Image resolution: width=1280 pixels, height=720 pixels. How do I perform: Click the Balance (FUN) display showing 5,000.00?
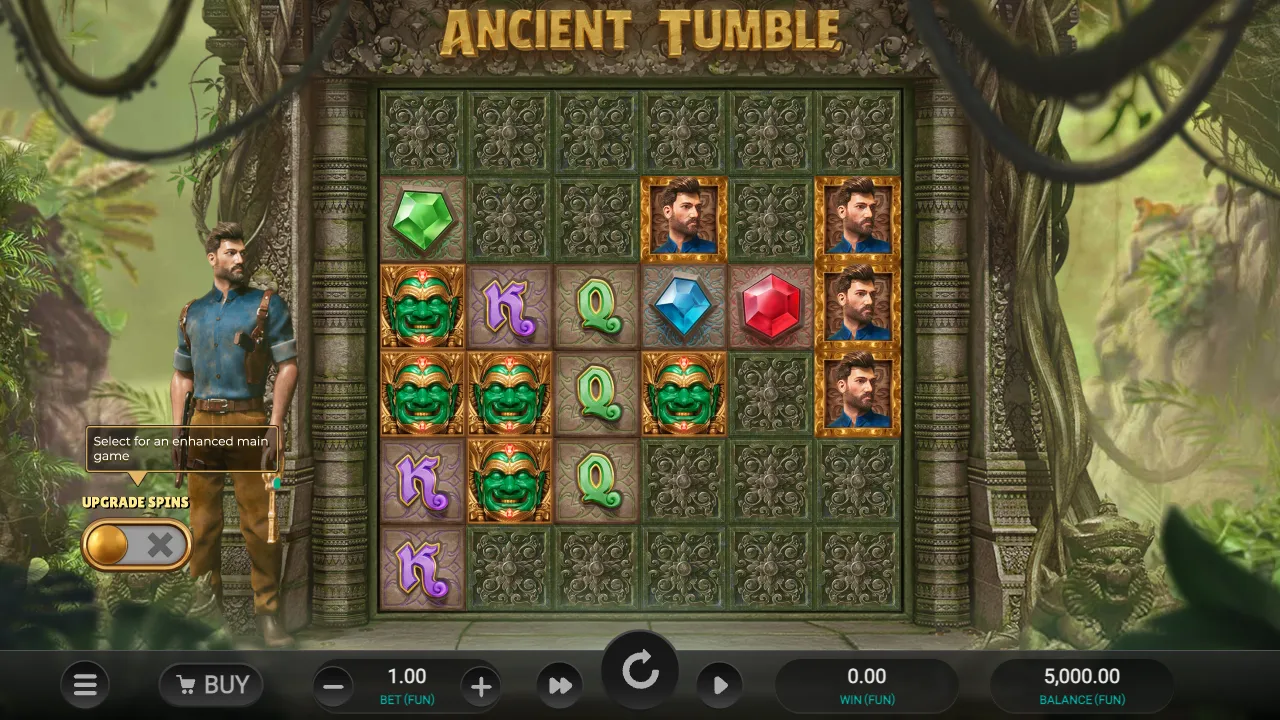tap(1080, 684)
